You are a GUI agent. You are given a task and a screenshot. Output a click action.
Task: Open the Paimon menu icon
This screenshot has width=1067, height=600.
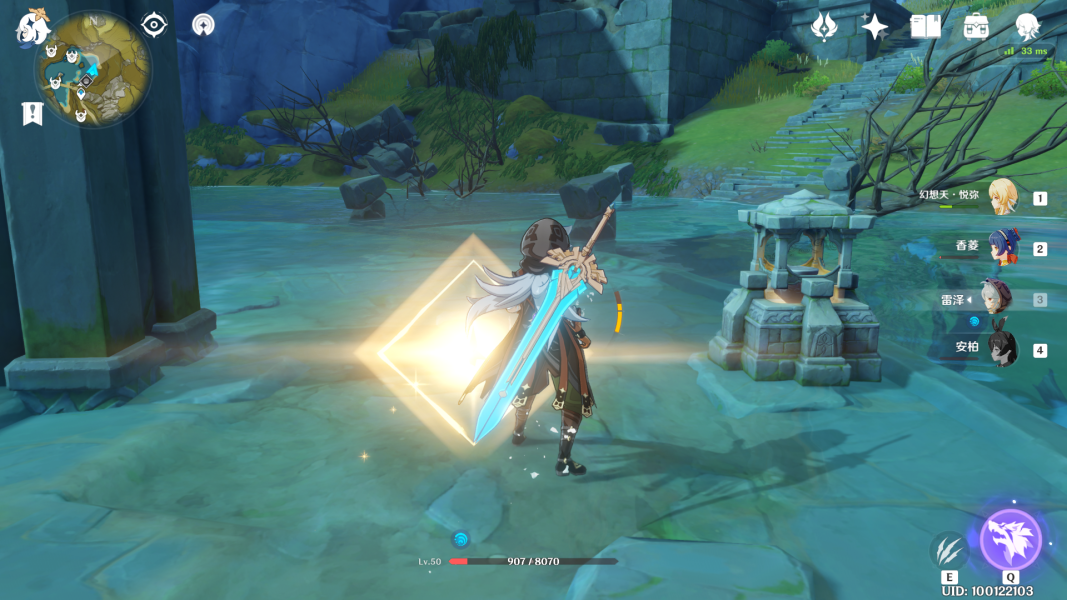click(x=32, y=27)
